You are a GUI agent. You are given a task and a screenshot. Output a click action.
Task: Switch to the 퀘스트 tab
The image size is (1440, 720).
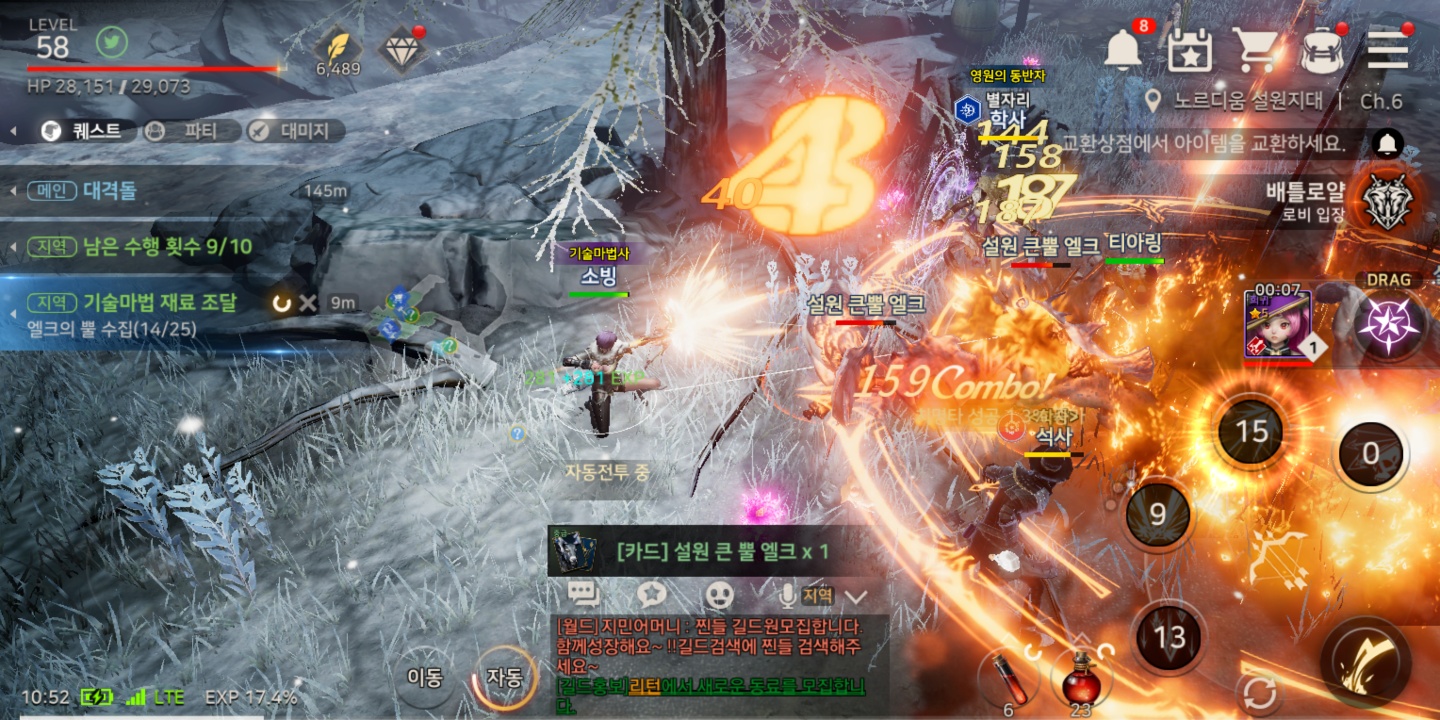[83, 131]
